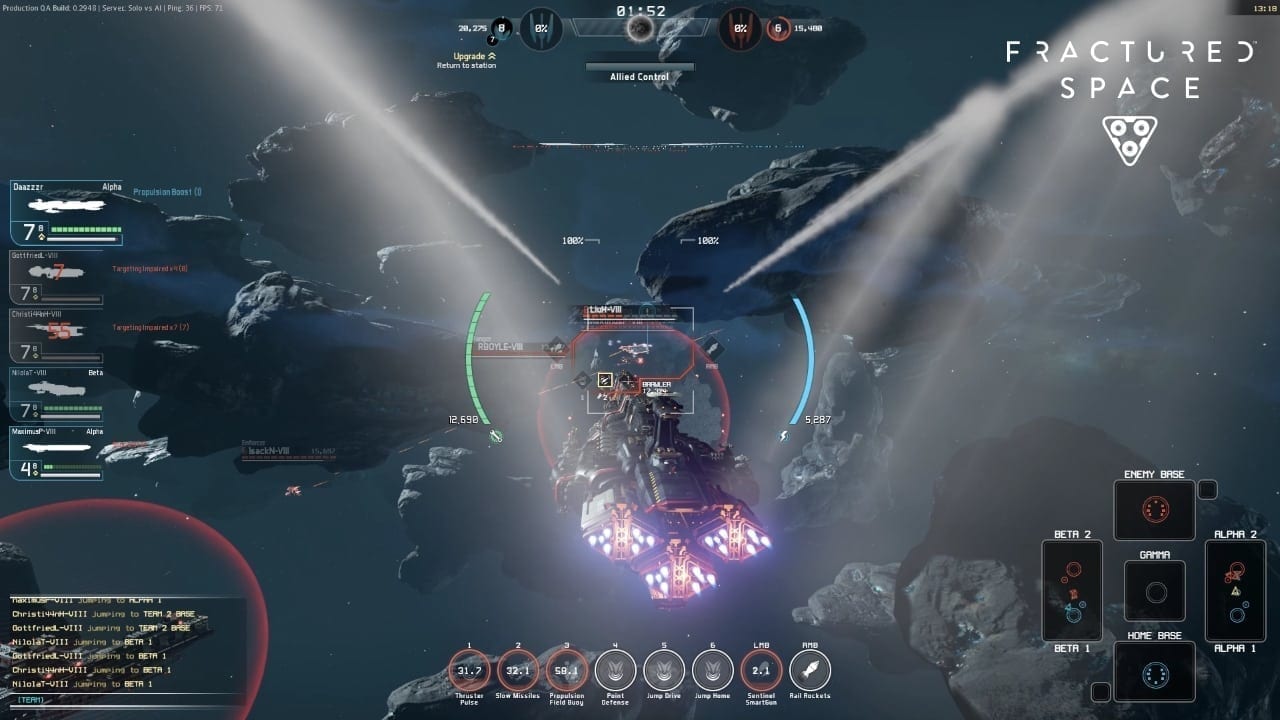This screenshot has width=1280, height=720.
Task: Choose the Gamma sector on the map
Action: click(x=1155, y=591)
